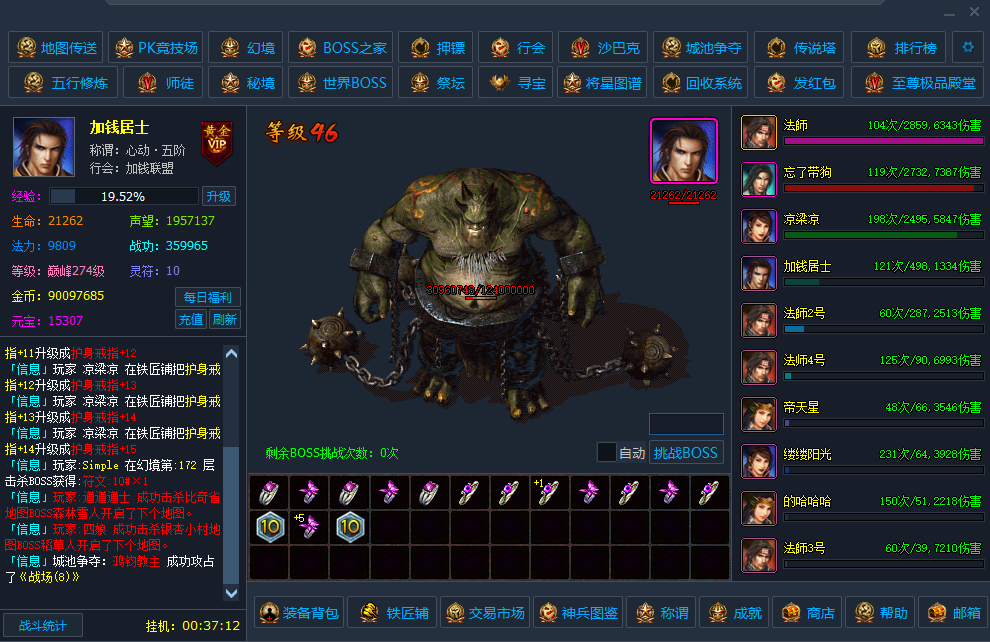Viewport: 990px width, 642px height.
Task: Open the 充值 recharge button
Action: tap(191, 320)
